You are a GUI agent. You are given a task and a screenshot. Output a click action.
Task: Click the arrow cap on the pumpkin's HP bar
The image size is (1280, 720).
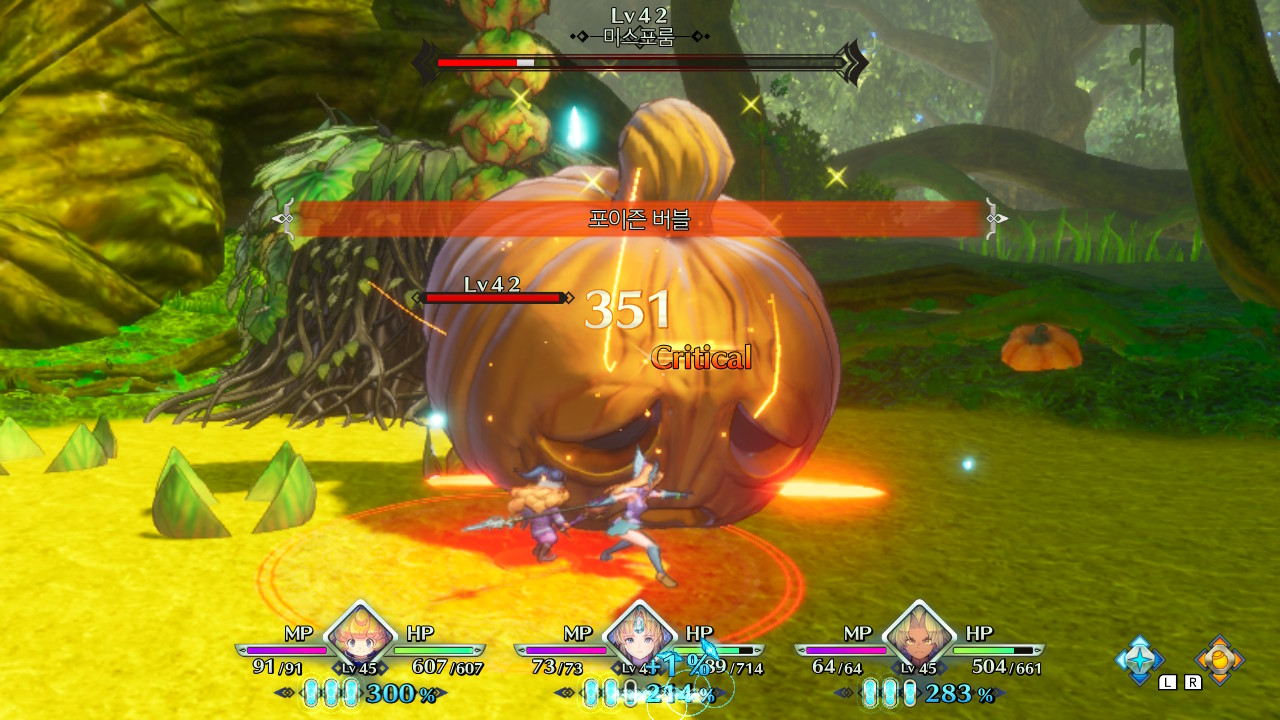[570, 296]
